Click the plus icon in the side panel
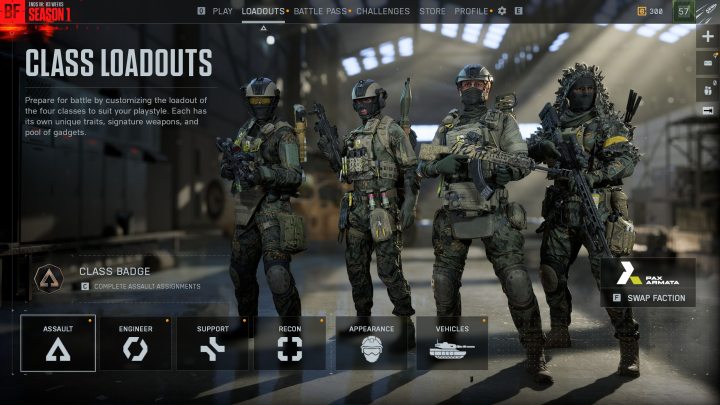 pos(708,37)
